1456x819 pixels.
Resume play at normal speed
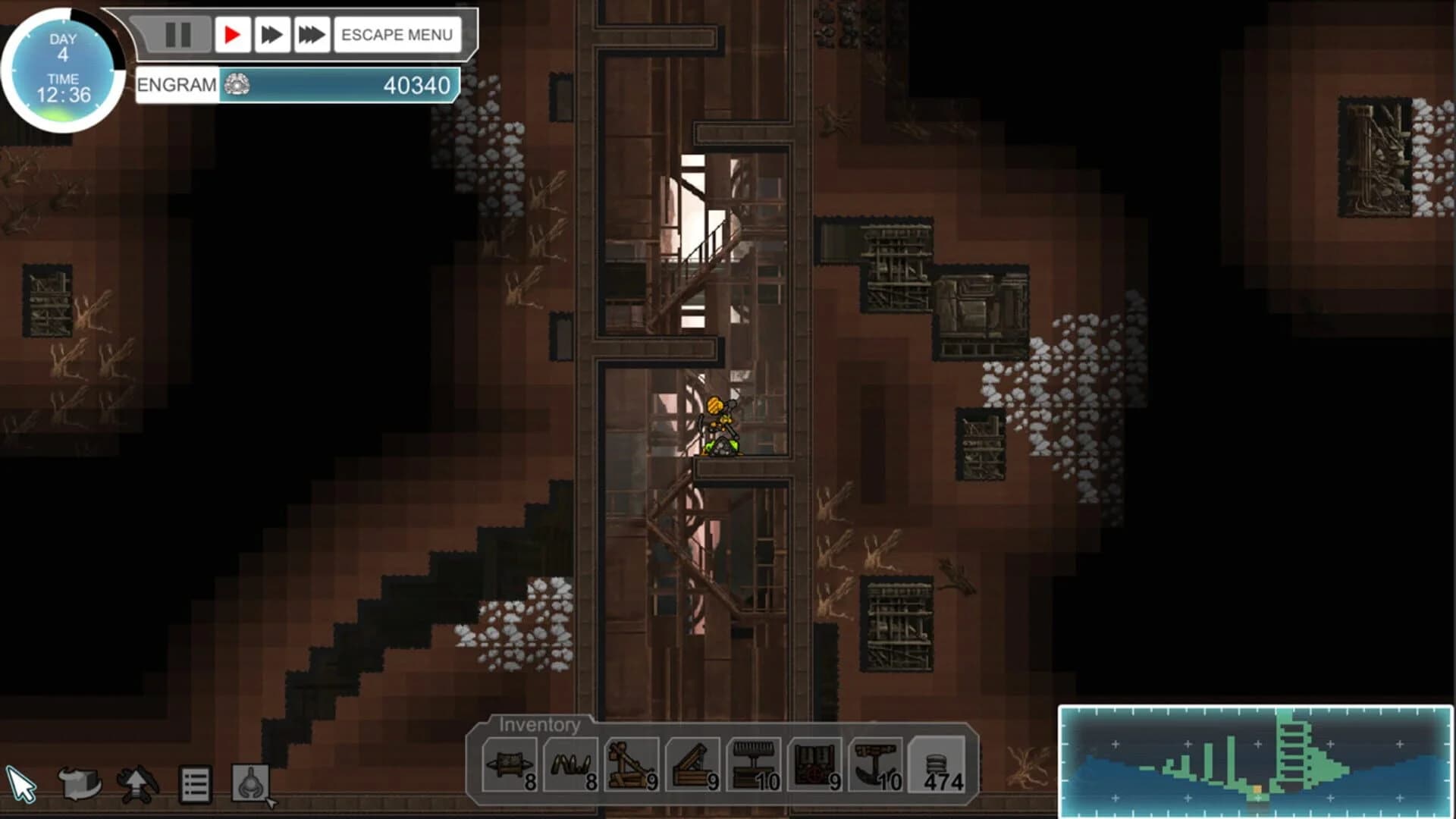[x=232, y=33]
